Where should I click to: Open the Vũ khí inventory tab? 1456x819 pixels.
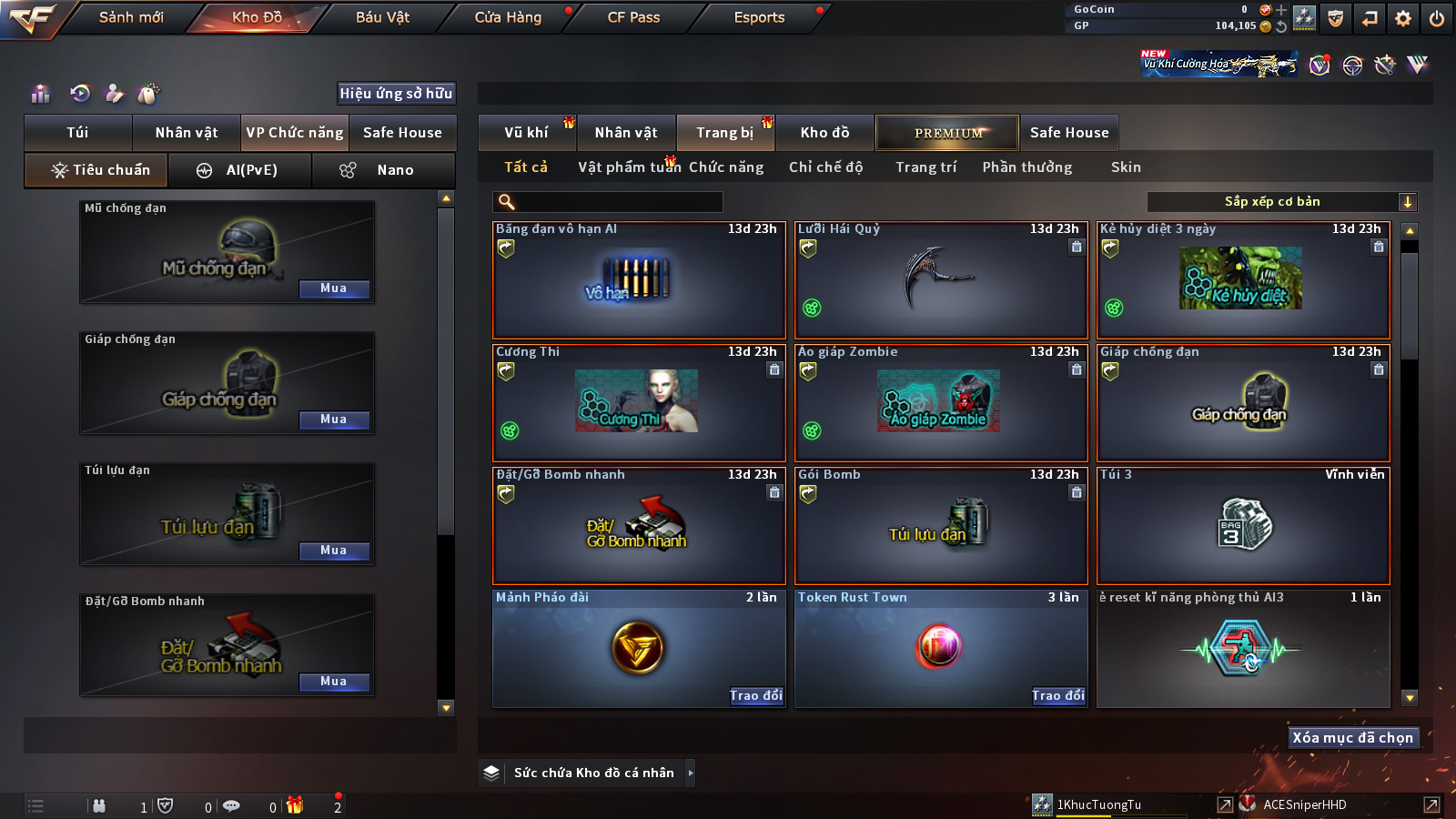527,133
